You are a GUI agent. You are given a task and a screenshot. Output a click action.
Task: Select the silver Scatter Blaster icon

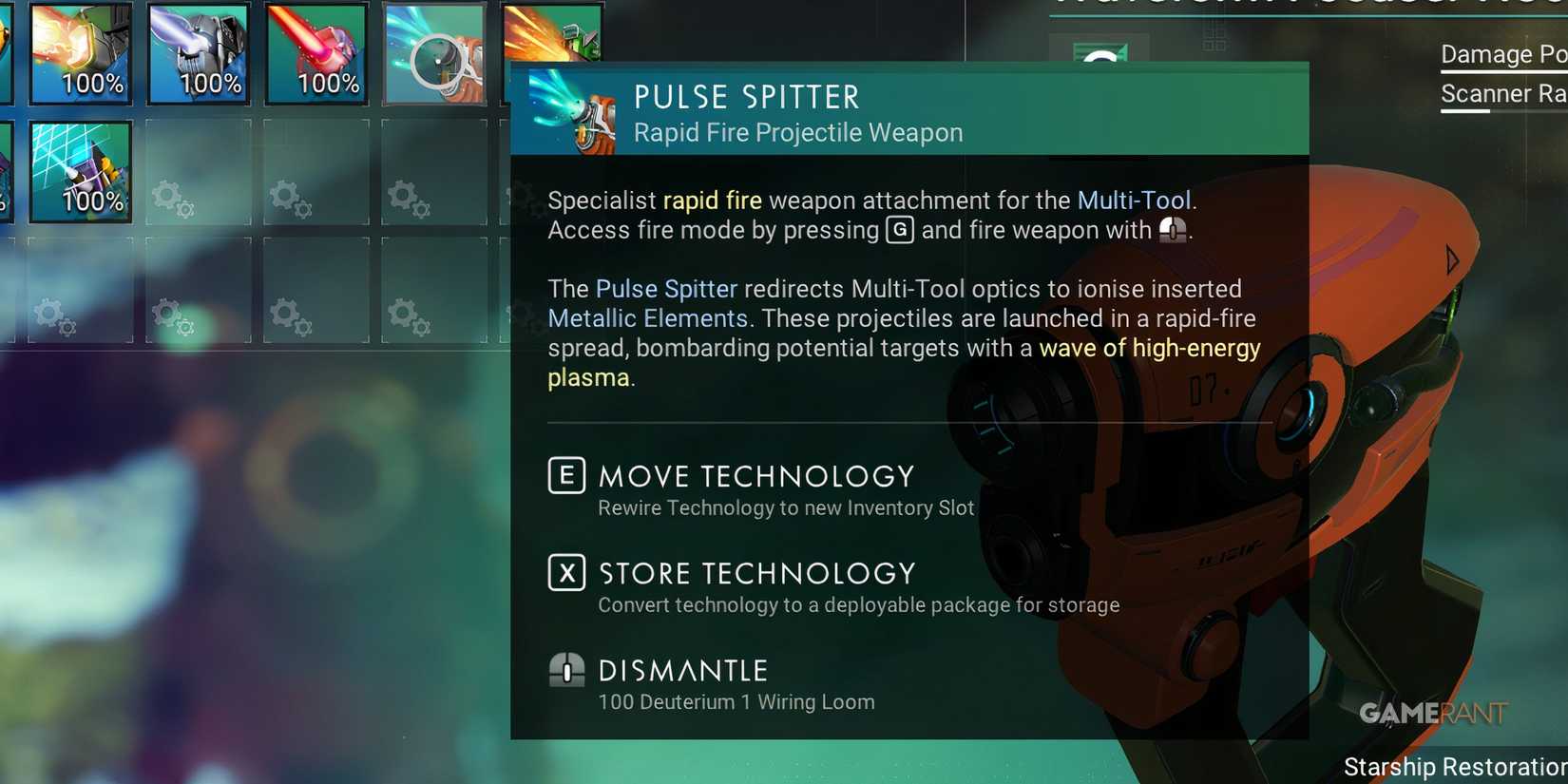[x=200, y=52]
